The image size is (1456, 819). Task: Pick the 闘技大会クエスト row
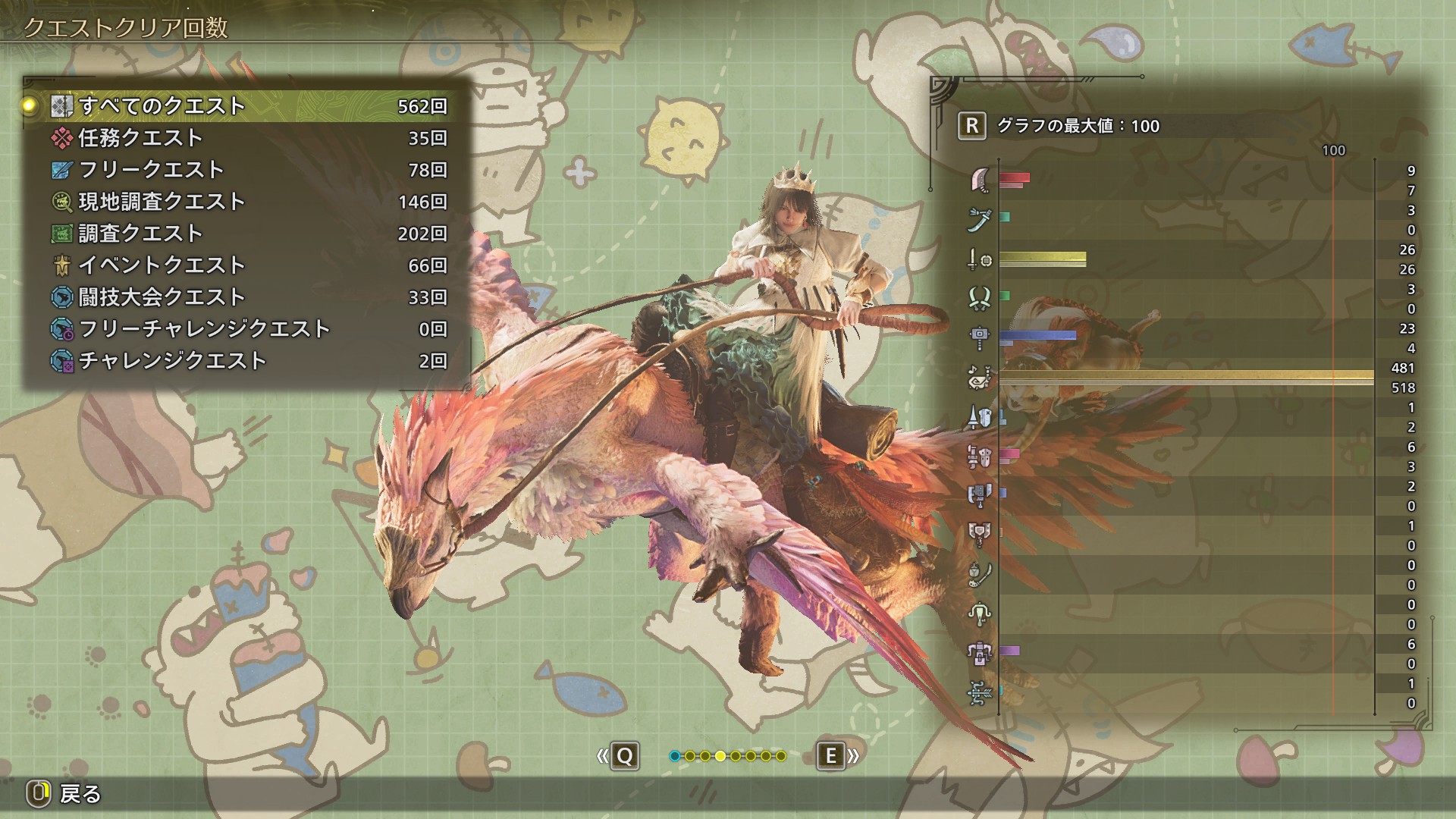(249, 297)
